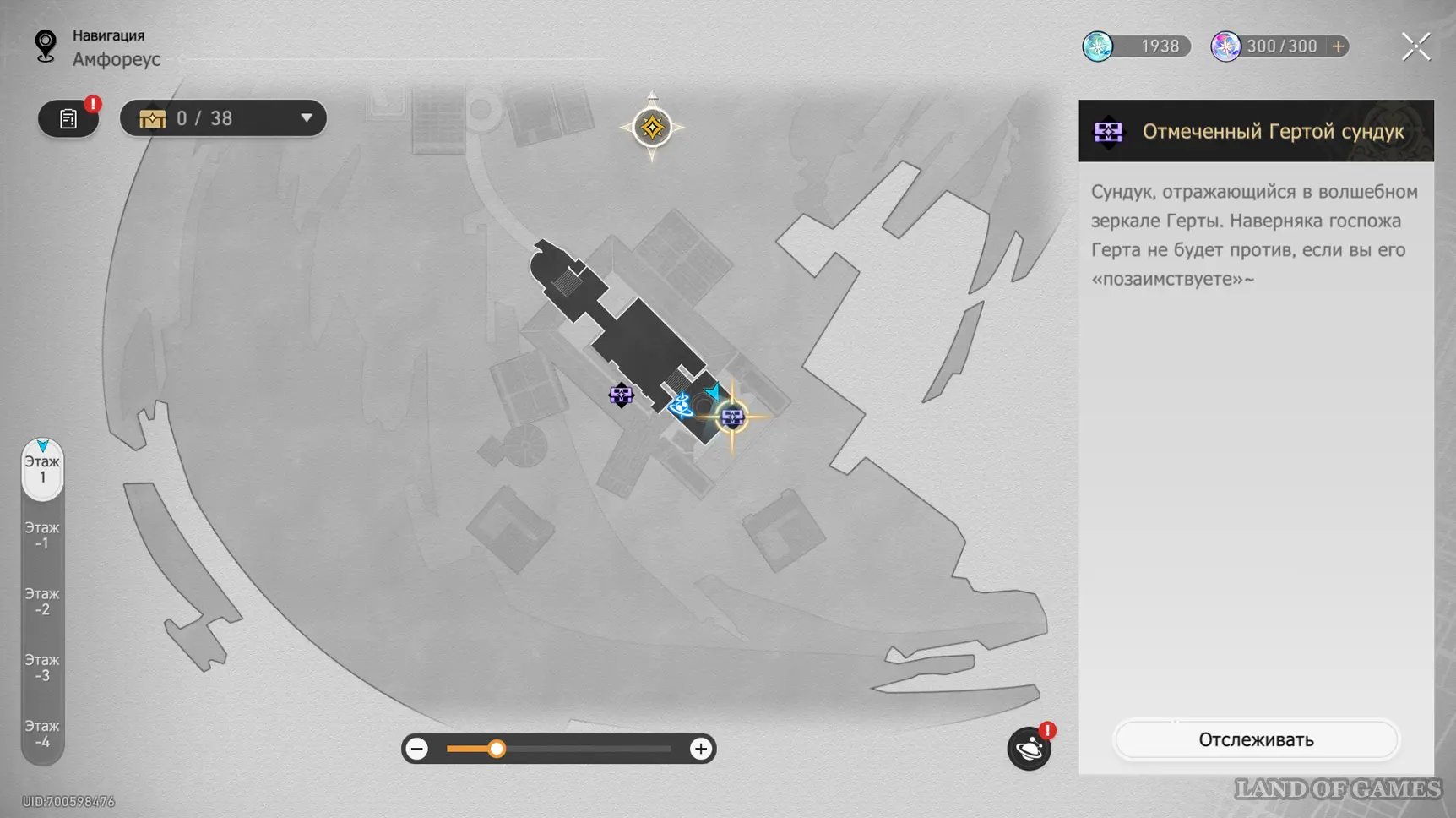Switch to floor Этаж -3
This screenshot has width=1456, height=818.
pos(42,668)
